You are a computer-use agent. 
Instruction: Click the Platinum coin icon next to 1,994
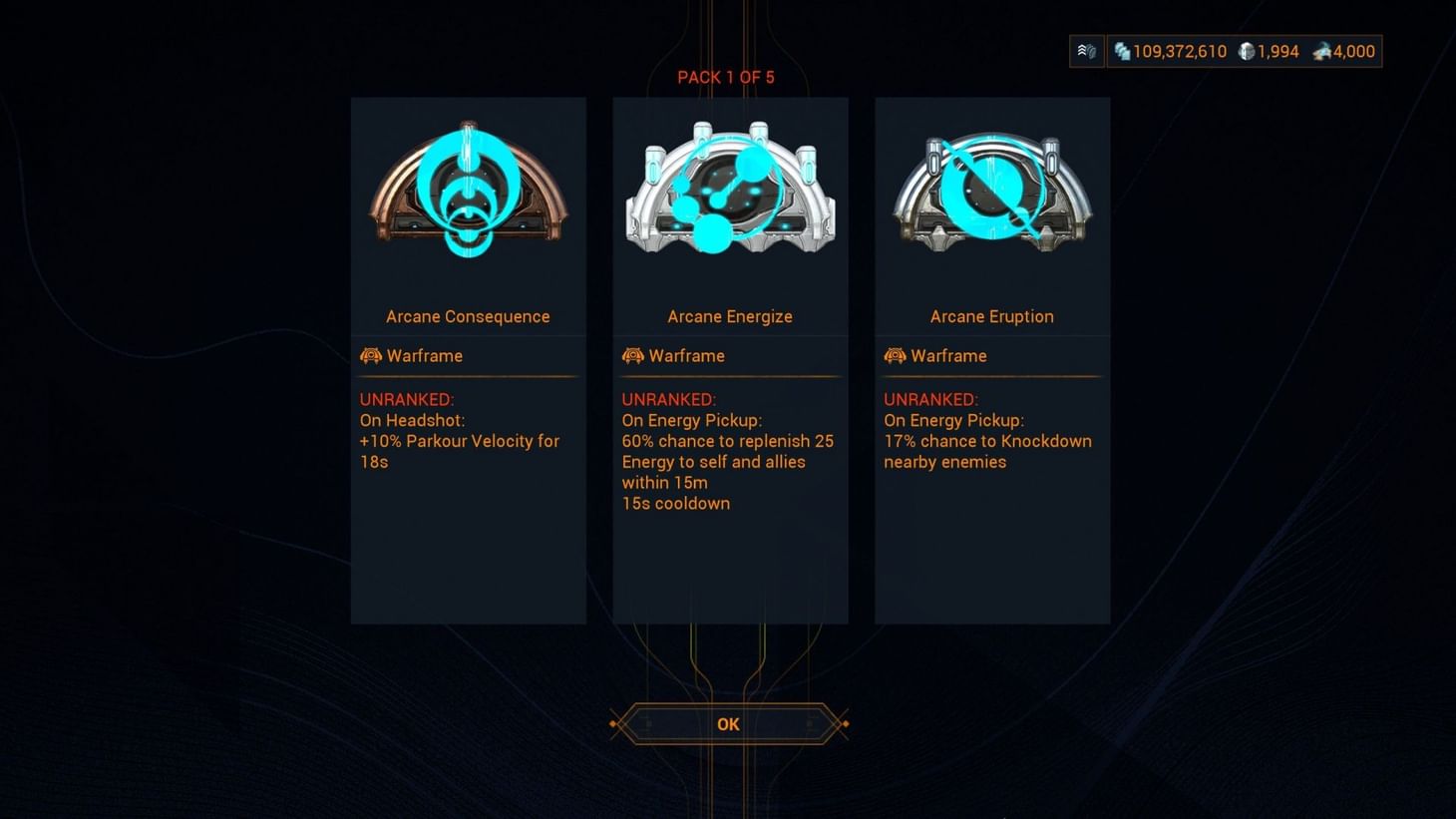(x=1247, y=51)
